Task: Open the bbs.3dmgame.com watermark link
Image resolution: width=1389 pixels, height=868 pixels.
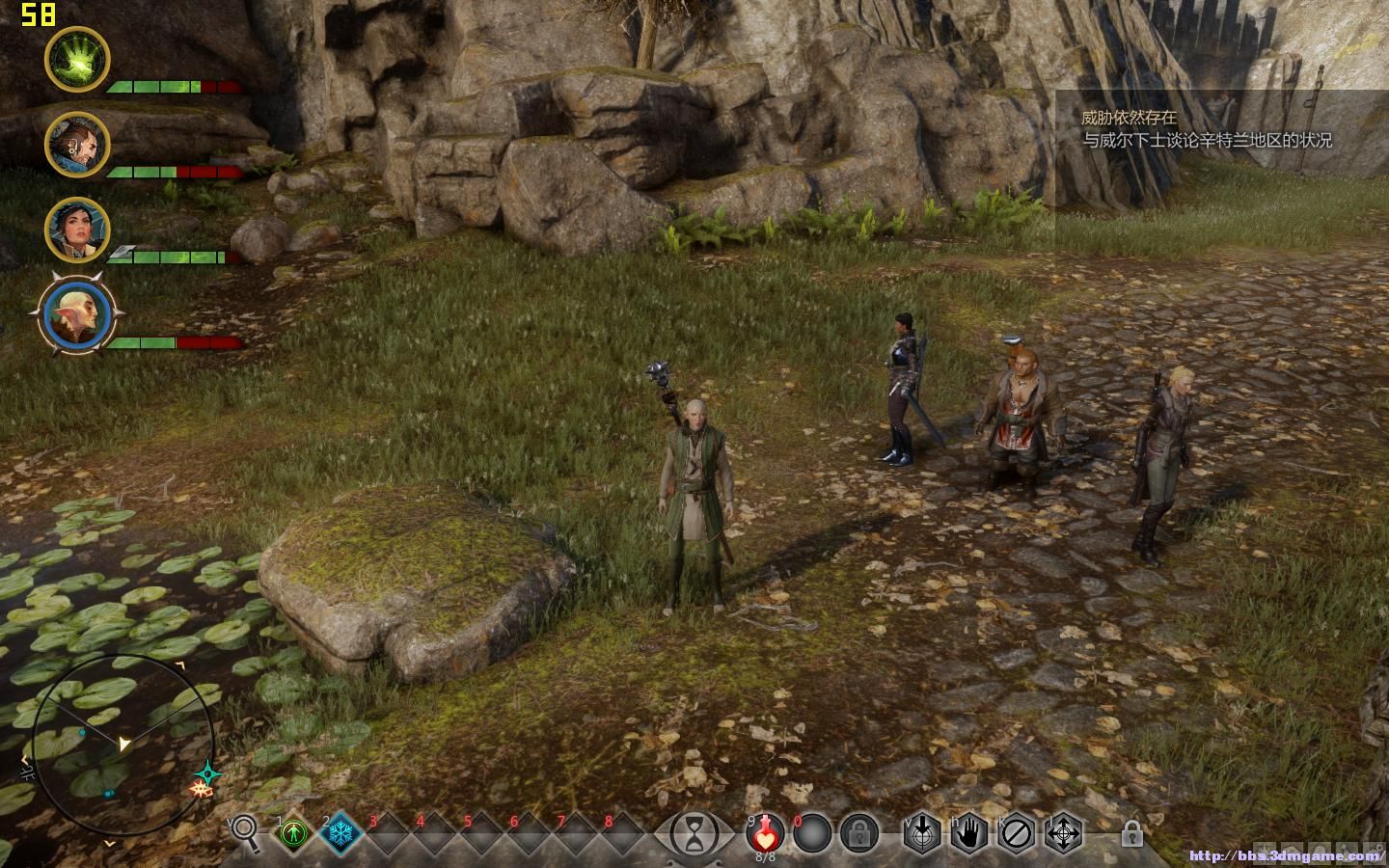Action: click(1286, 855)
